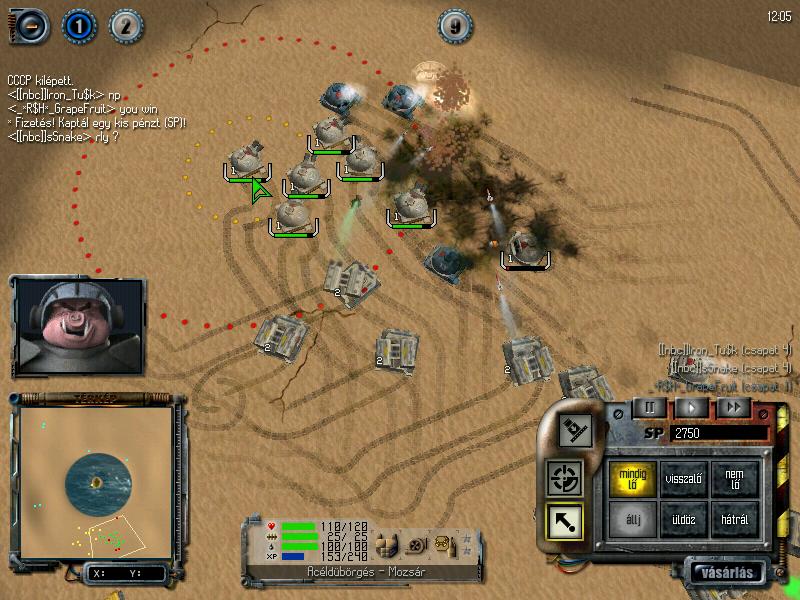Choose the "üldöz" pursue behavior
Viewport: 800px width, 600px height.
pyautogui.click(x=684, y=518)
